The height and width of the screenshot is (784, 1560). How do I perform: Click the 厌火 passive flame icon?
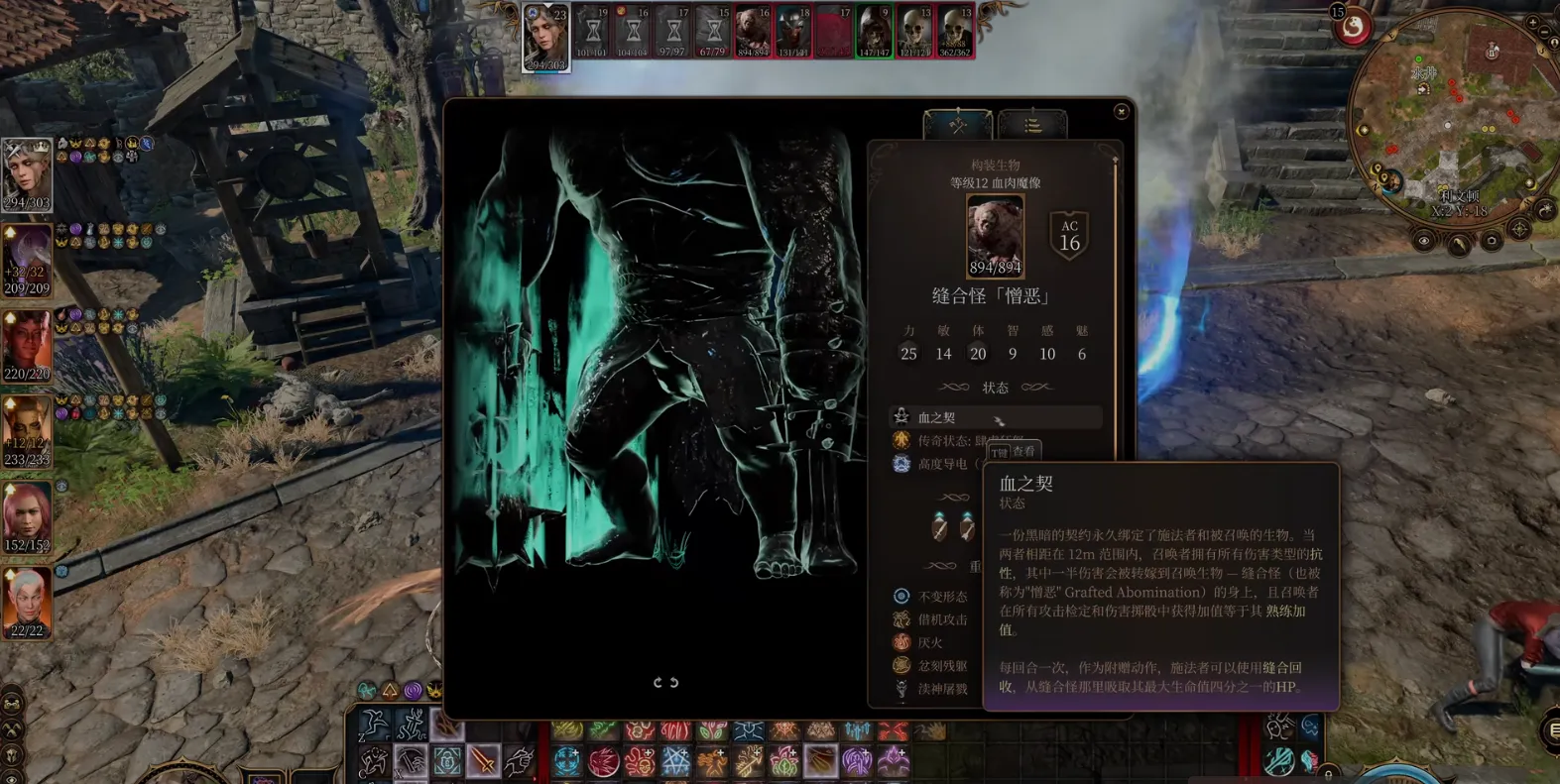[900, 641]
